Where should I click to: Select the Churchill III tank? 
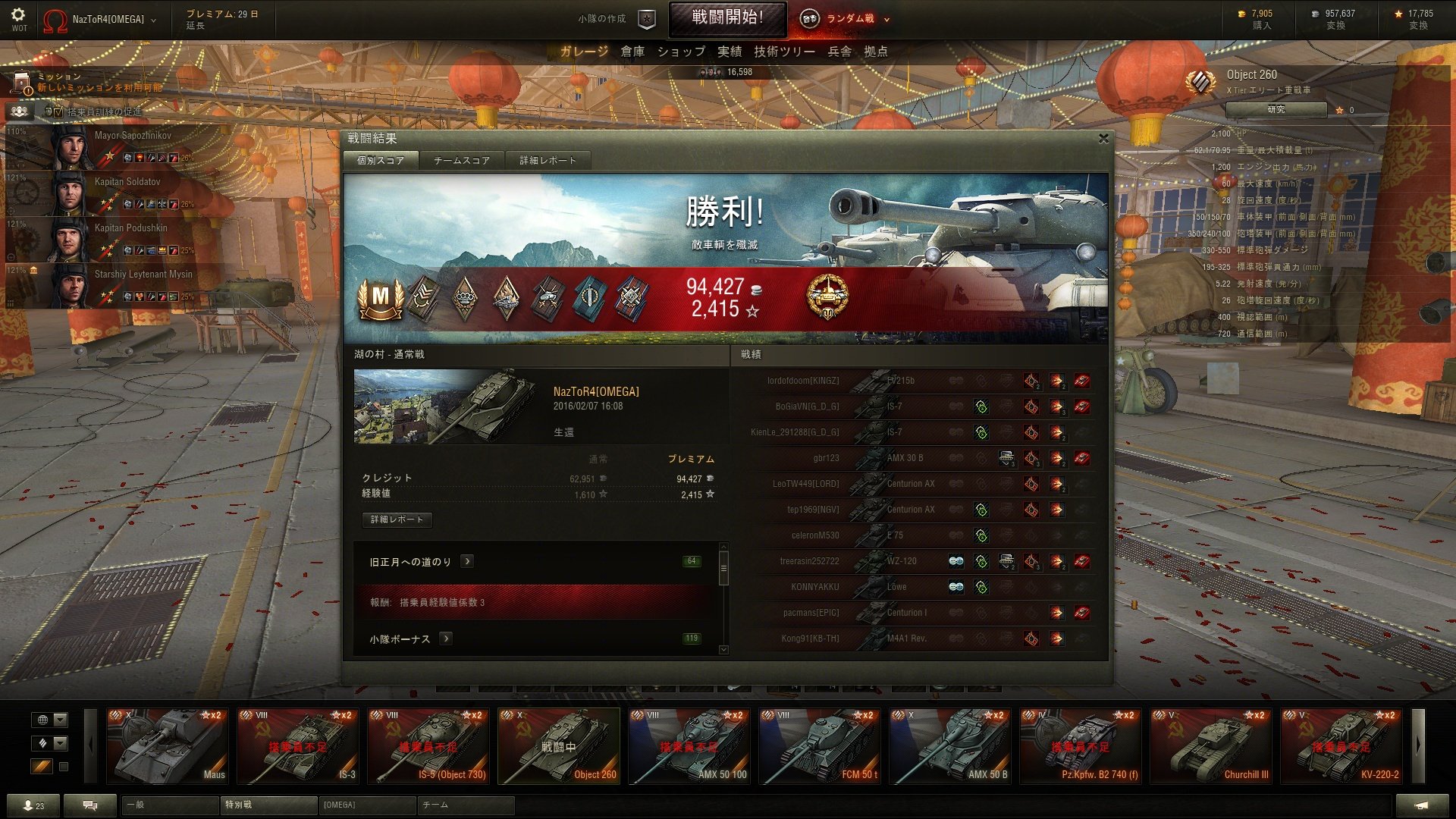coord(1211,746)
